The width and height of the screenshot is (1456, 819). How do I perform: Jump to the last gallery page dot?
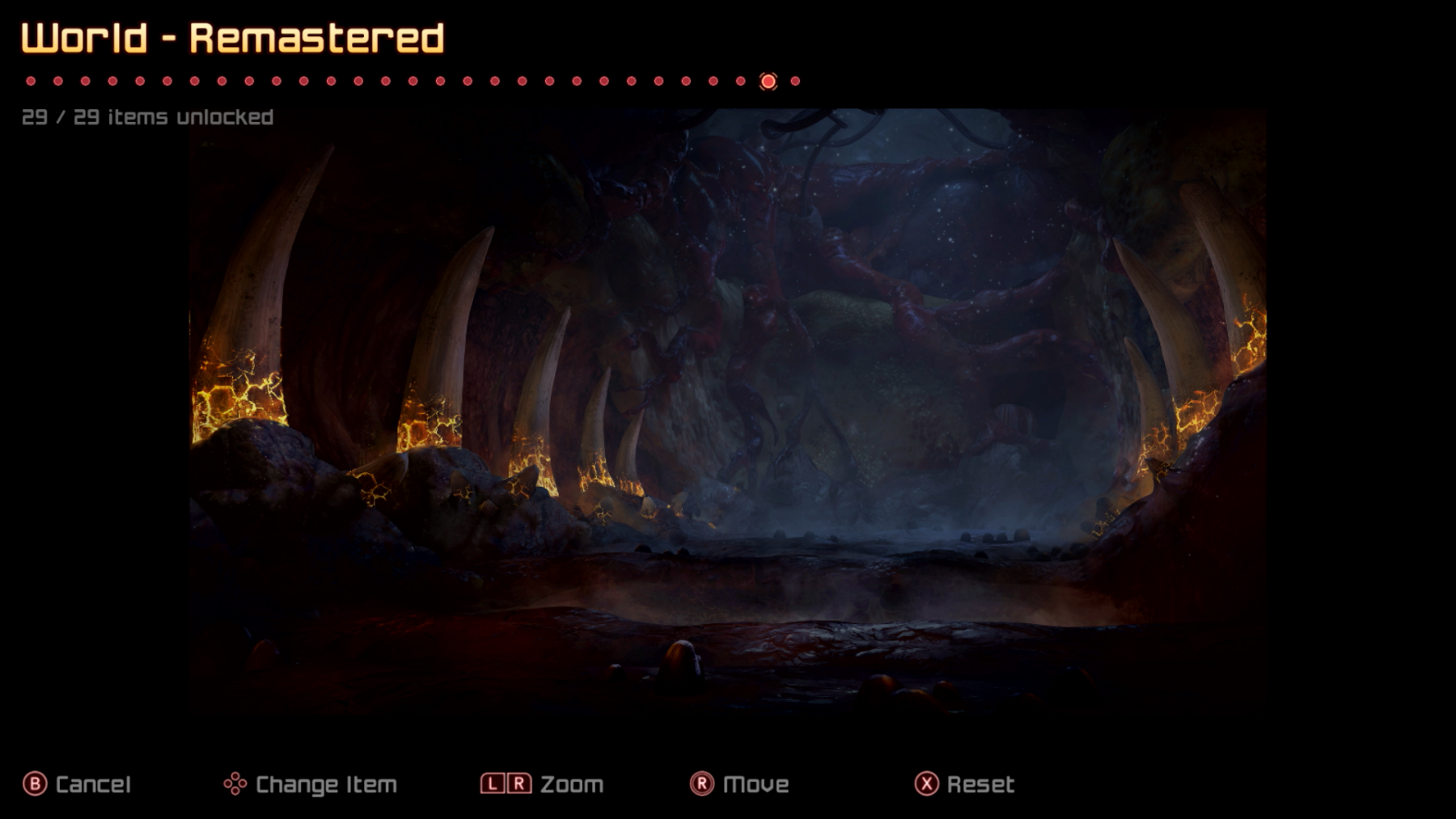tap(795, 81)
